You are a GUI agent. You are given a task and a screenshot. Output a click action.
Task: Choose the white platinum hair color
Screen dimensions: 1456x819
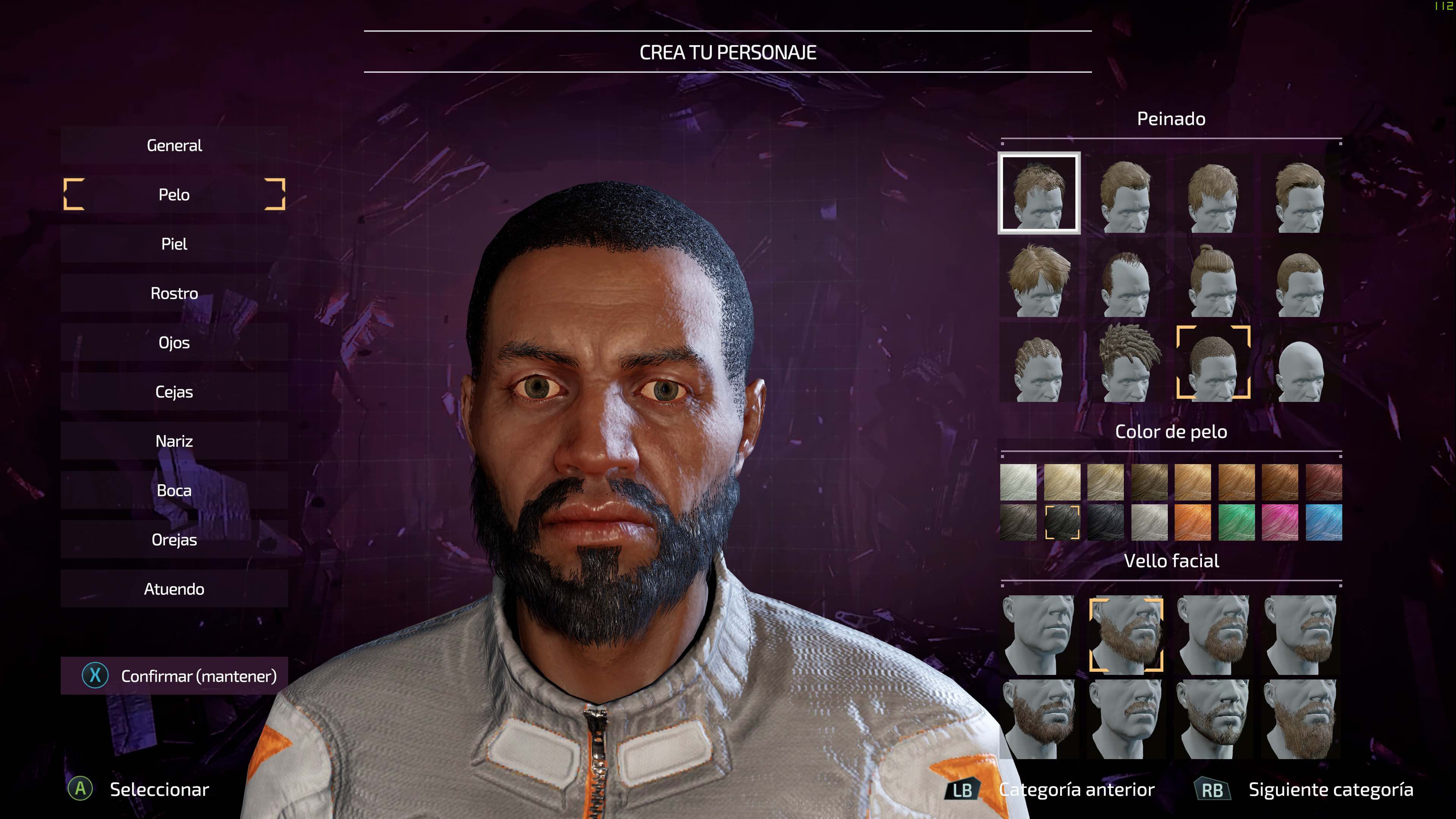(x=1018, y=482)
